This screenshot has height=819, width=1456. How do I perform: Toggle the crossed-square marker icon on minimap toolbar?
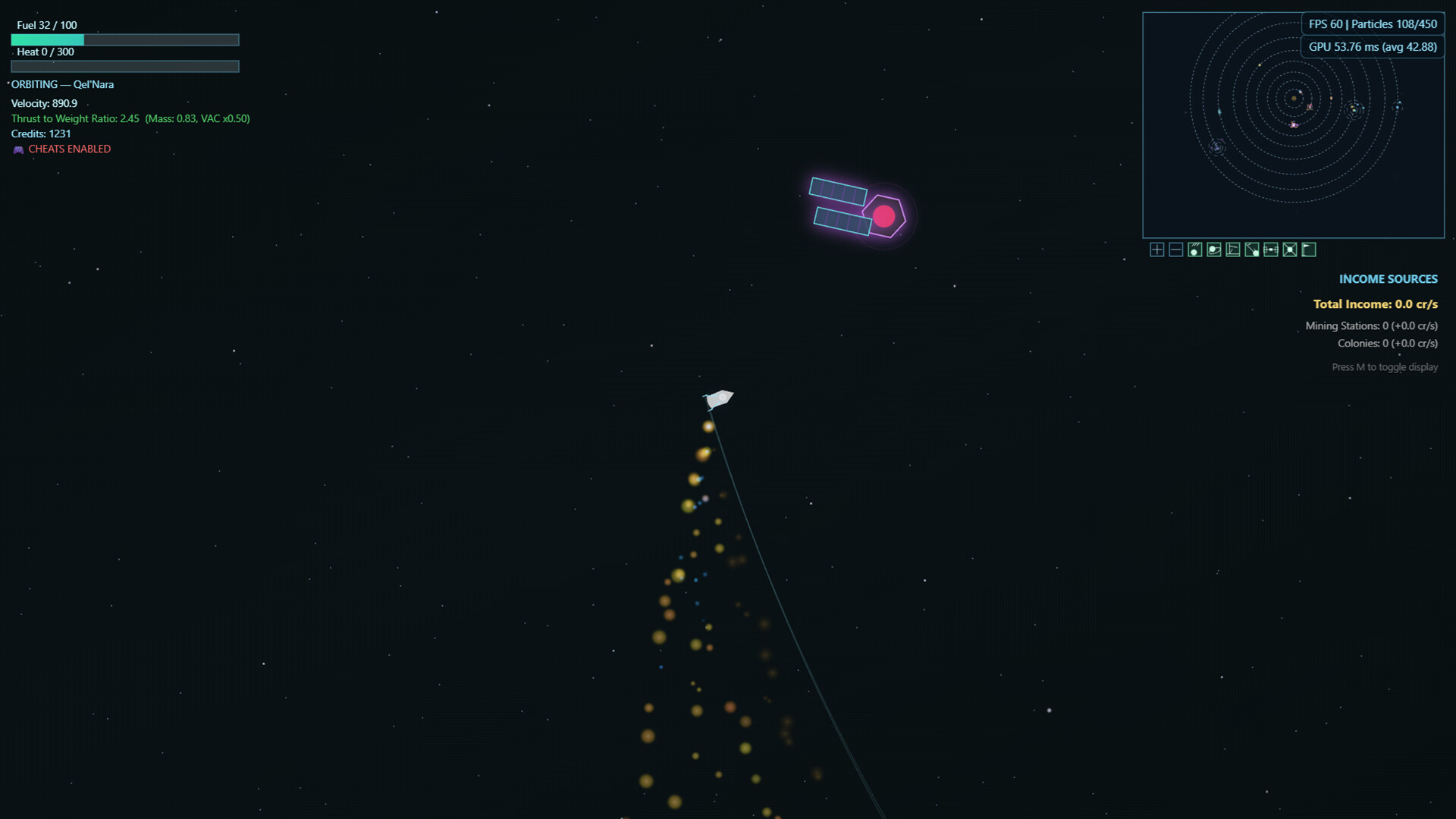click(x=1290, y=249)
